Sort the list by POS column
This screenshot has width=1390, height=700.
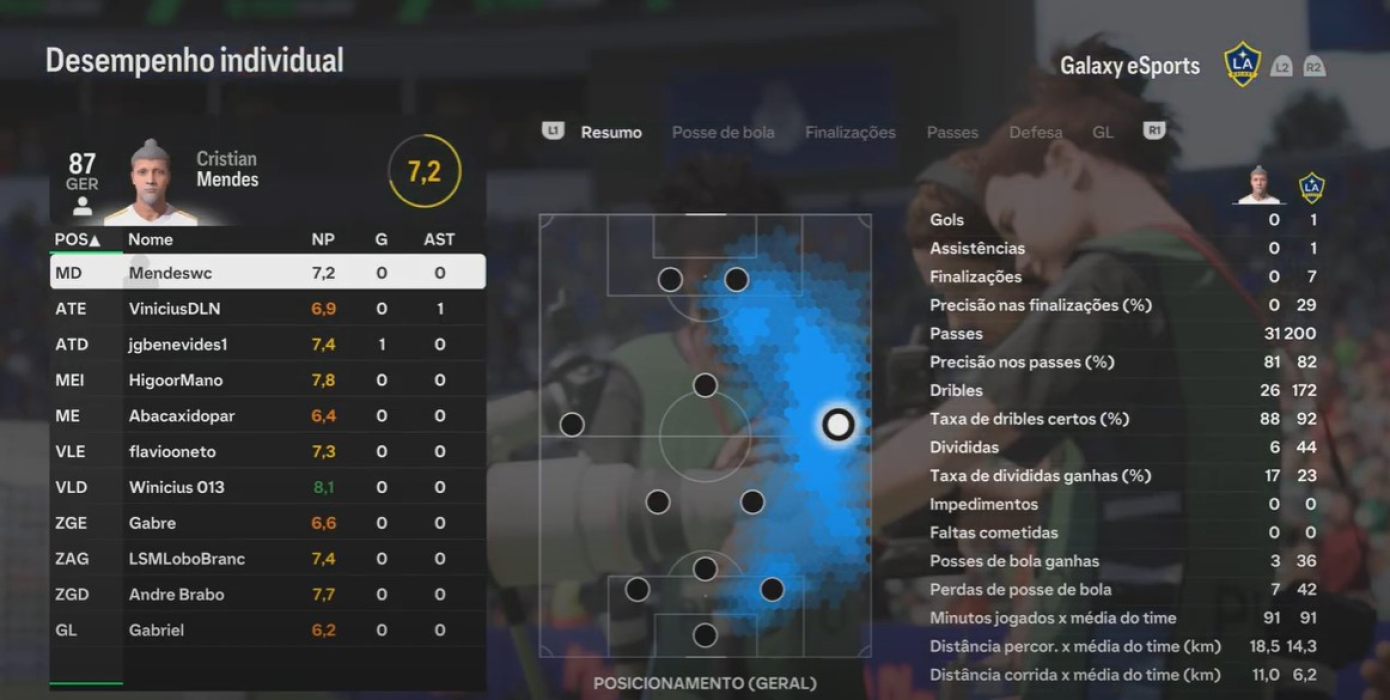tap(77, 240)
